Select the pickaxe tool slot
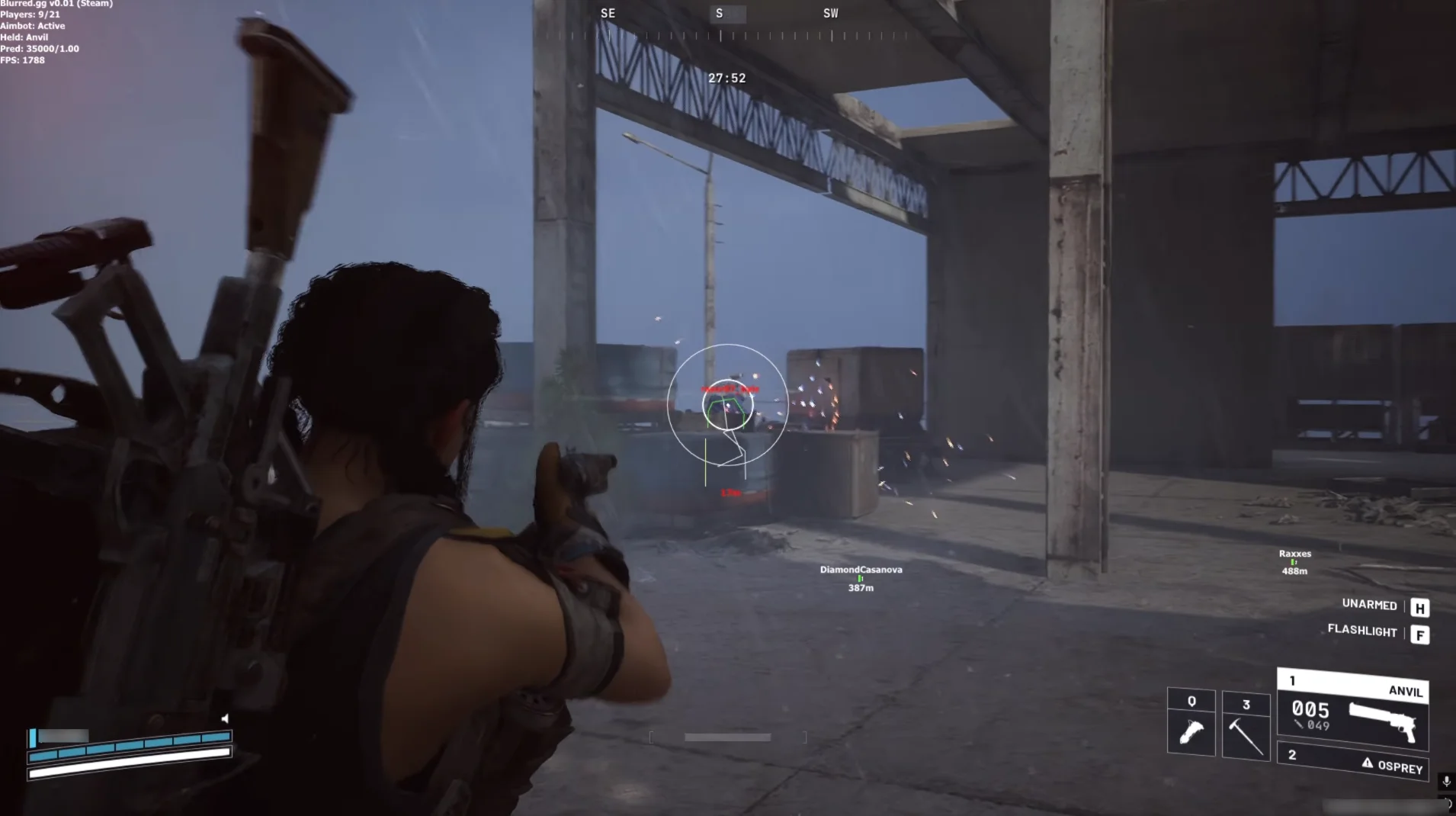This screenshot has width=1456, height=816. 1246,726
